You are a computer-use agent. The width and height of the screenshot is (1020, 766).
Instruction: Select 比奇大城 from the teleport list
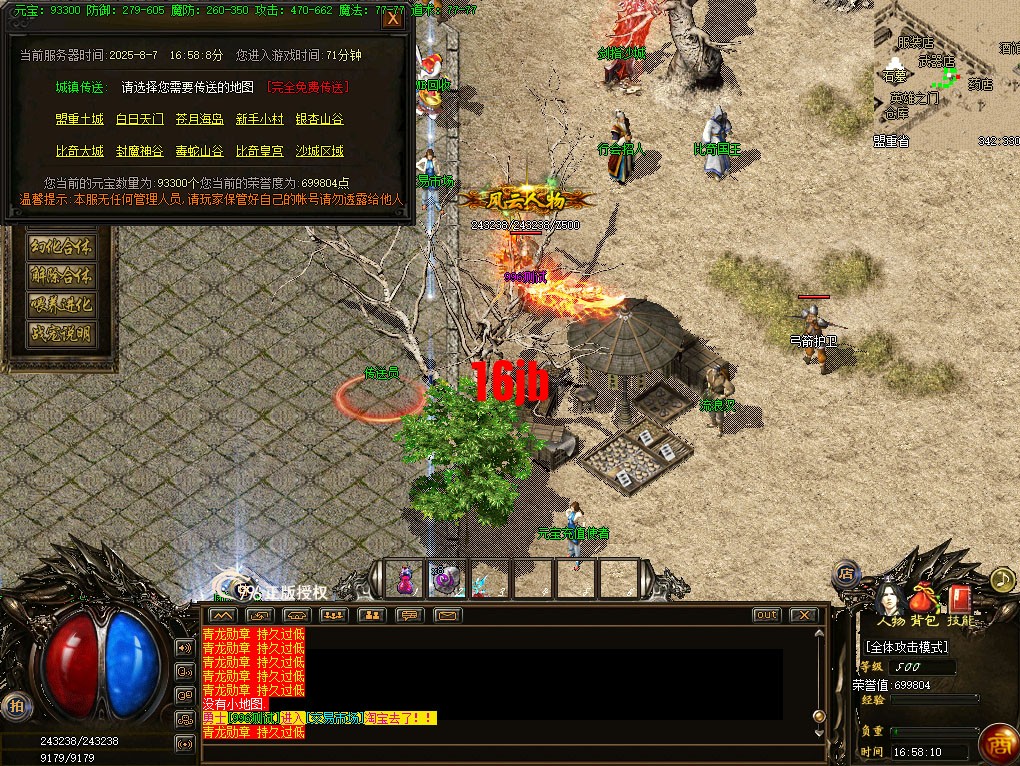[79, 152]
